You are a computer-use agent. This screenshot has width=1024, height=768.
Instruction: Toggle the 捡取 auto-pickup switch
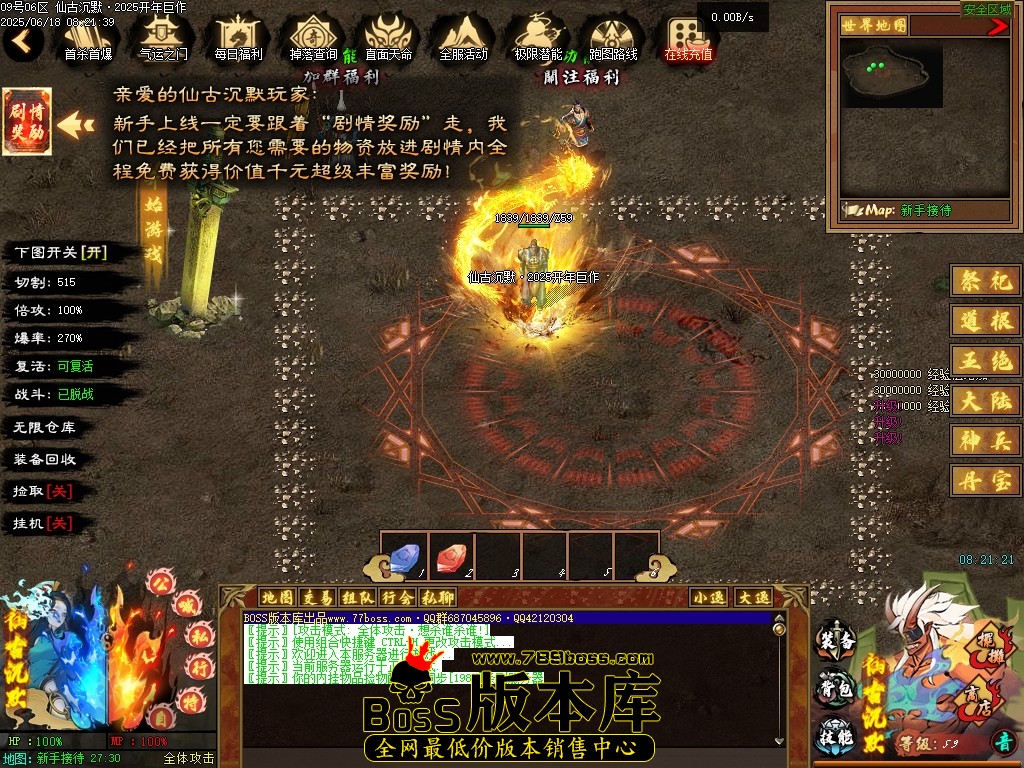coord(42,491)
